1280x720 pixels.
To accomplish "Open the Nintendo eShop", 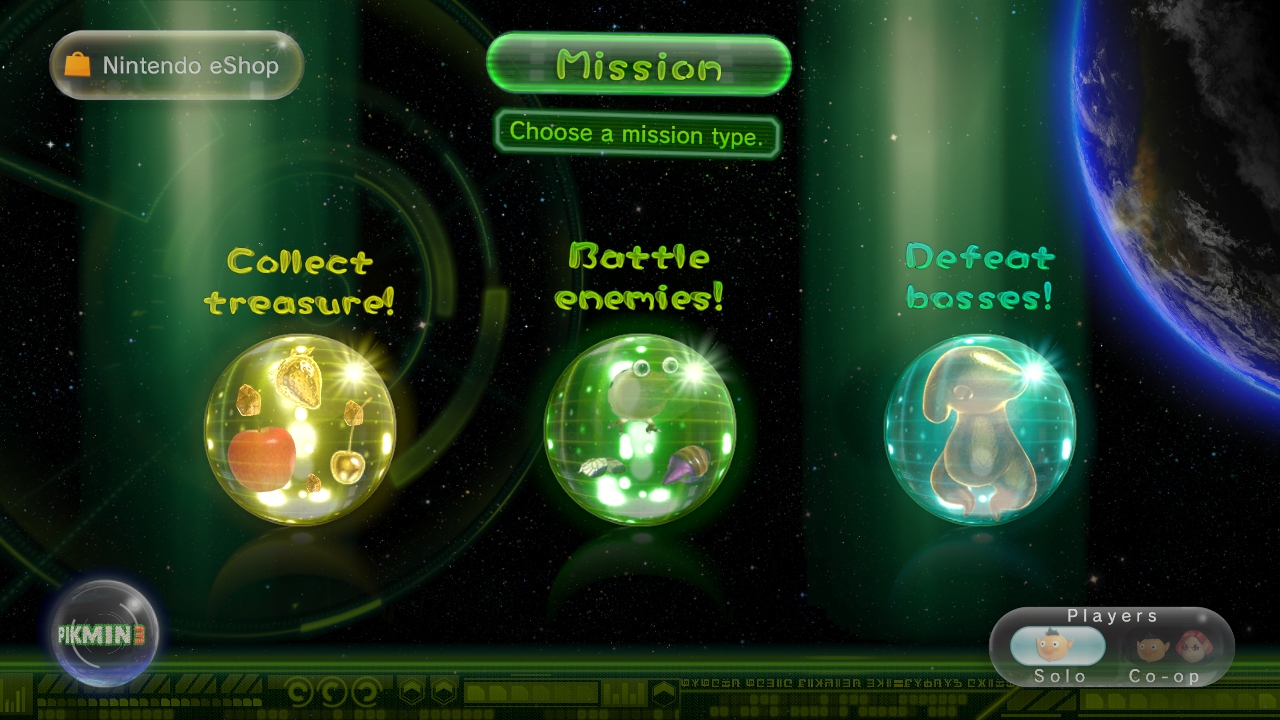I will (176, 66).
